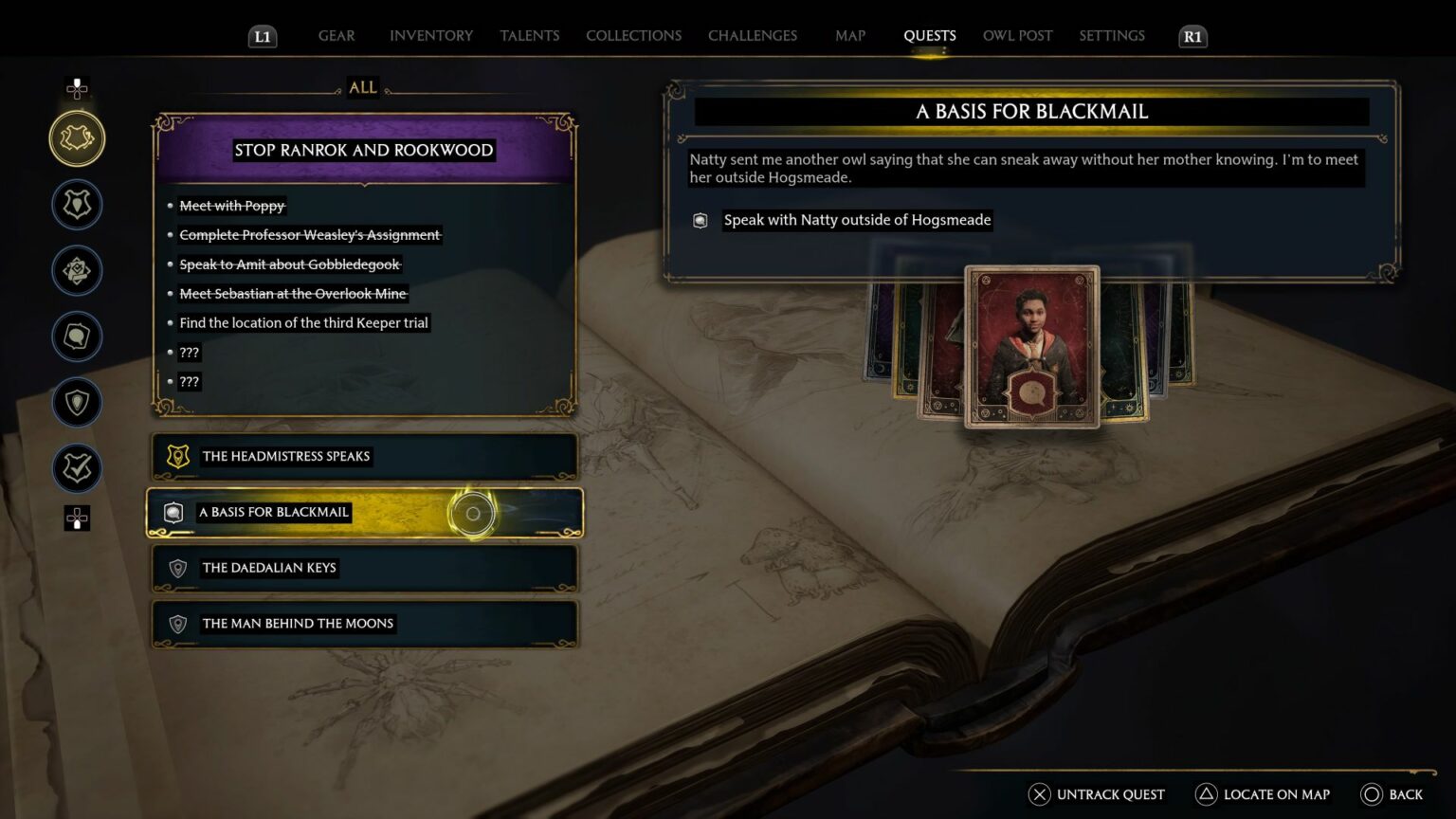Choose the A Basis for Blackmail quest

364,513
